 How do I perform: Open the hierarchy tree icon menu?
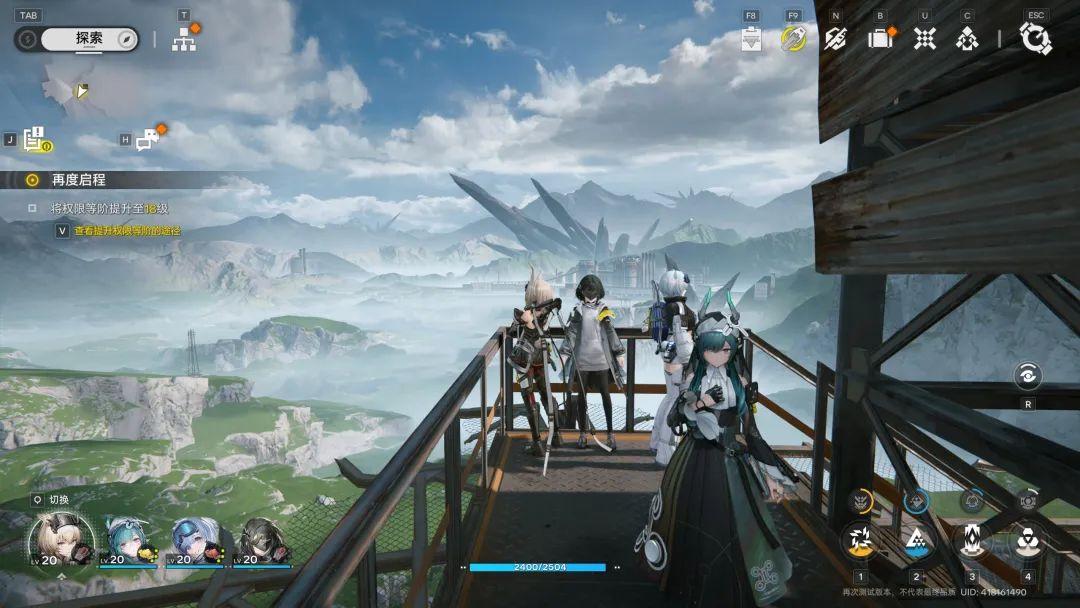(x=184, y=39)
